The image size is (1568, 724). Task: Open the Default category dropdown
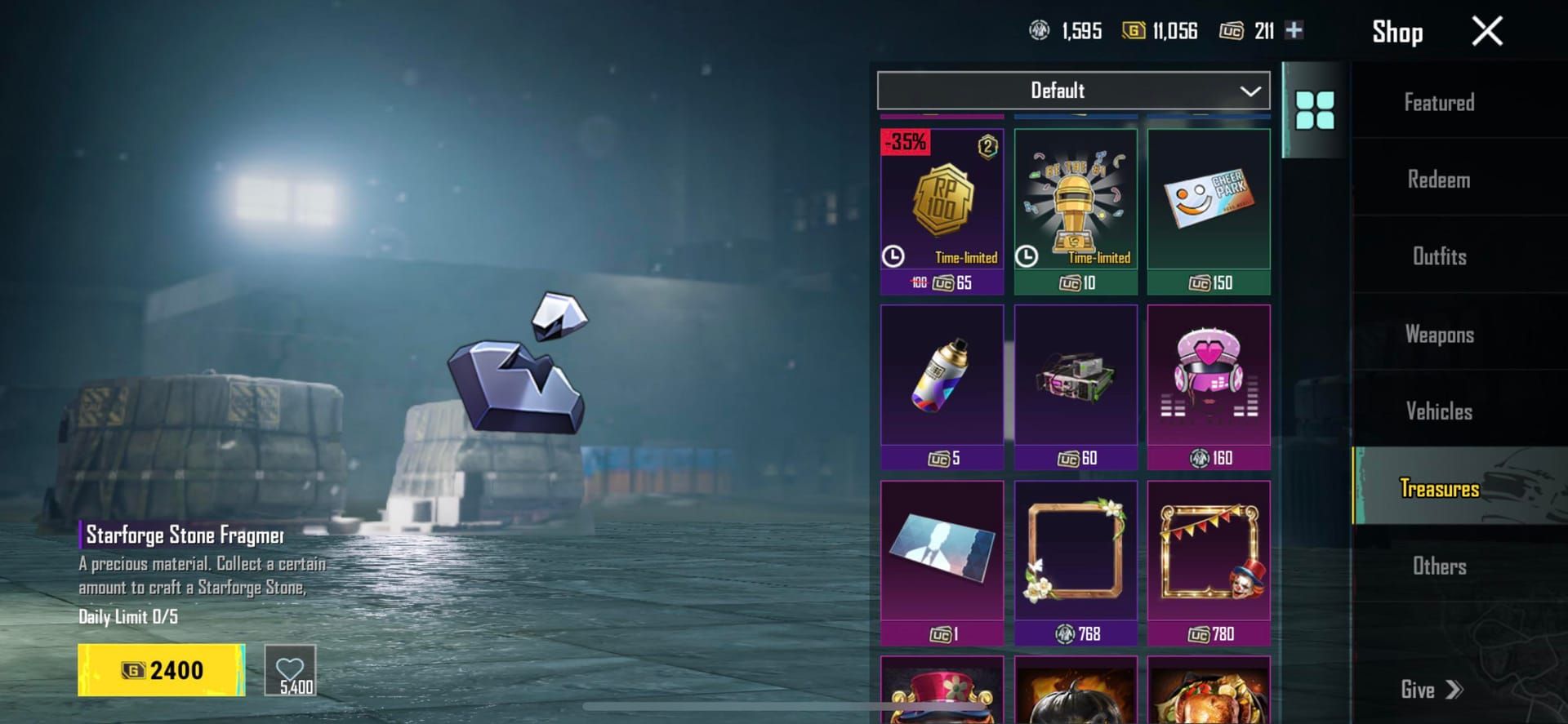pyautogui.click(x=1074, y=91)
